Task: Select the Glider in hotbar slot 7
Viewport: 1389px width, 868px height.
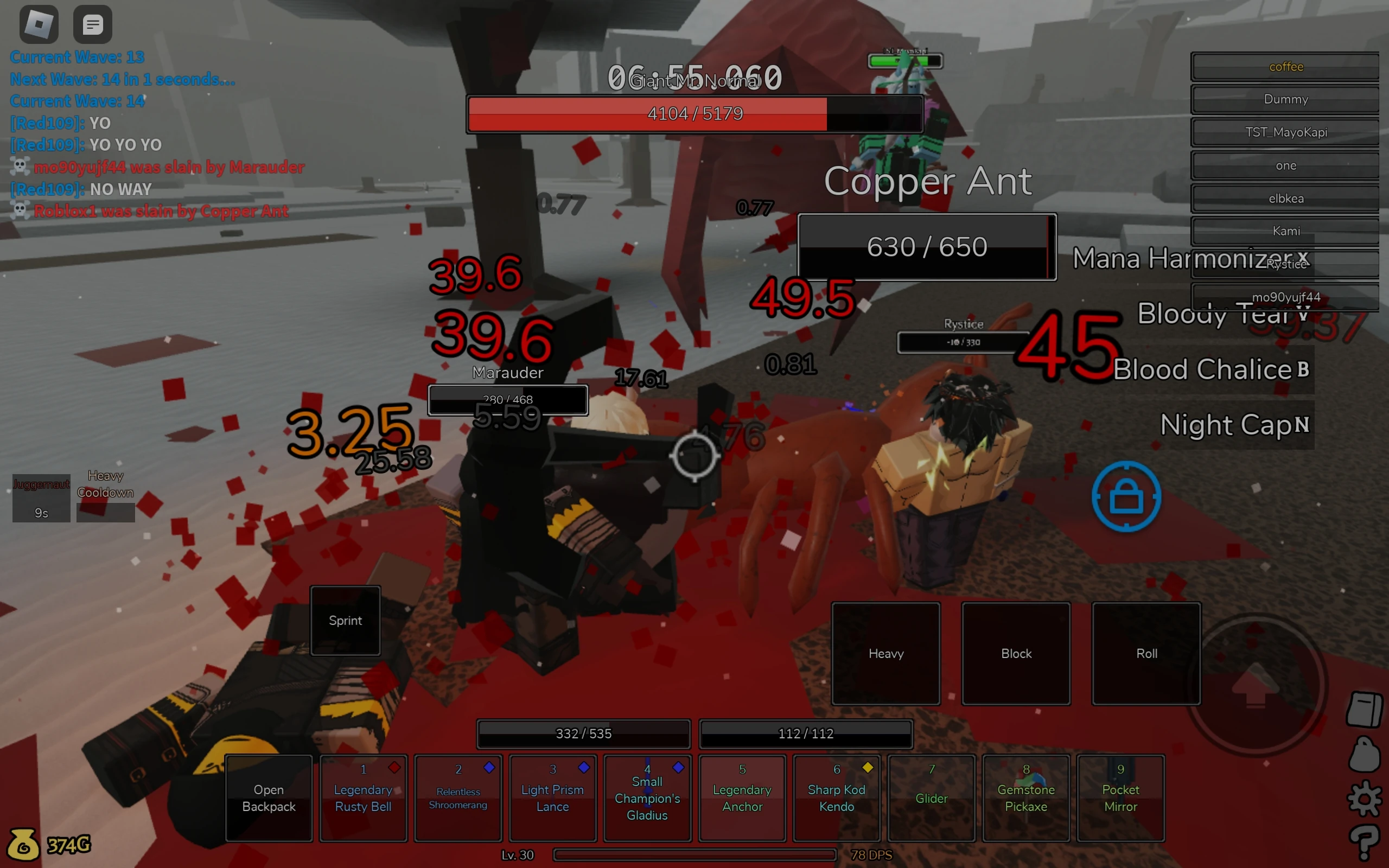Action: [931, 798]
